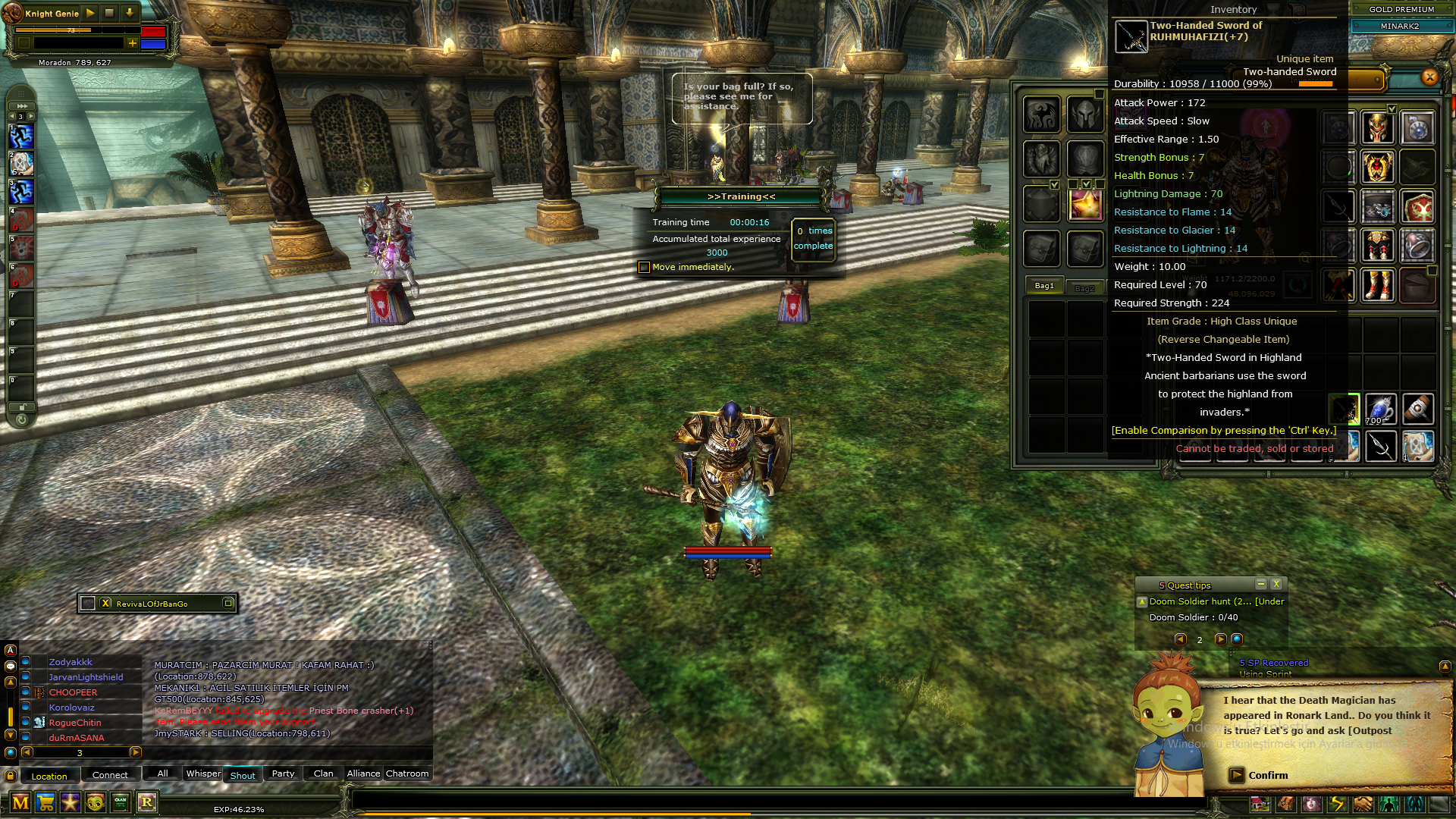Switch chat to the Whisper tab
Screen dimensions: 1456x819
(203, 773)
